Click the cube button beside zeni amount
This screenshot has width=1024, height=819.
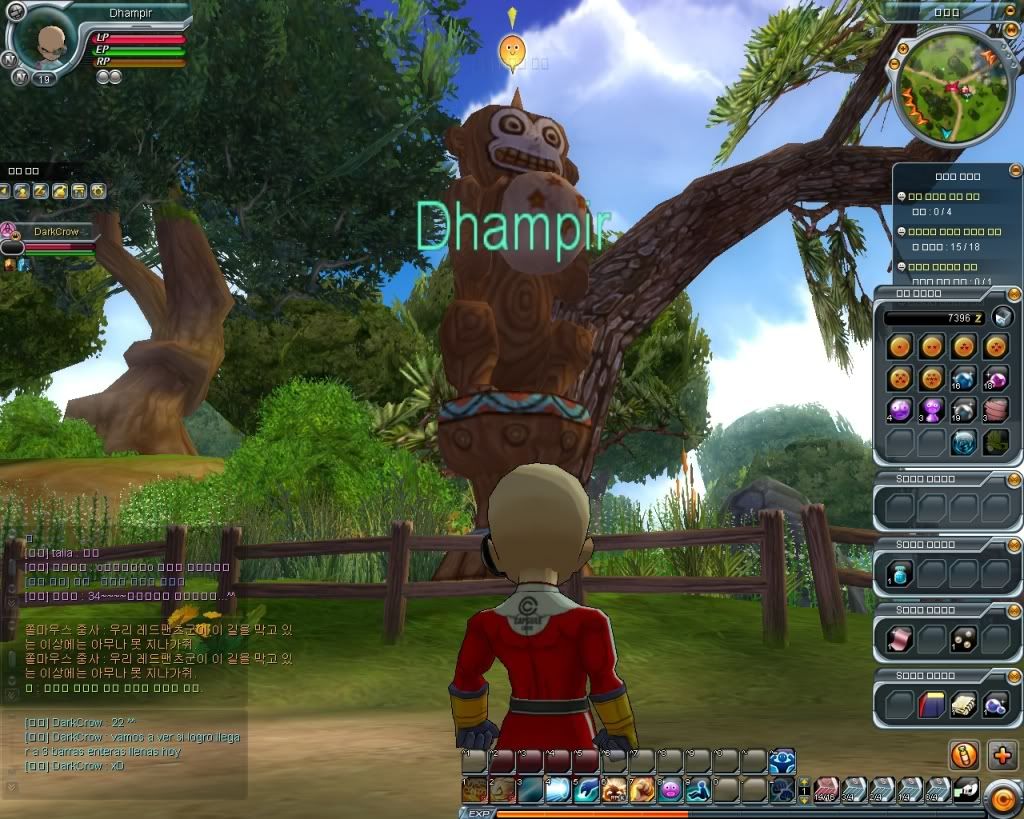[1004, 318]
